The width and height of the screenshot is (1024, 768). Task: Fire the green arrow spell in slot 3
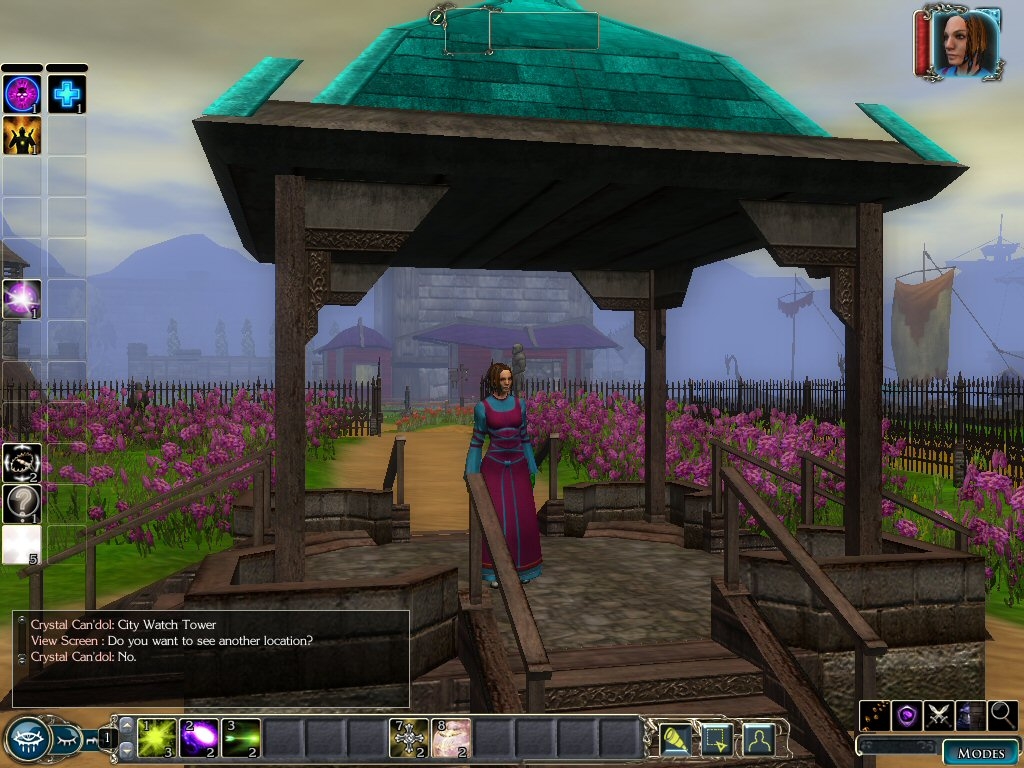pyautogui.click(x=241, y=738)
